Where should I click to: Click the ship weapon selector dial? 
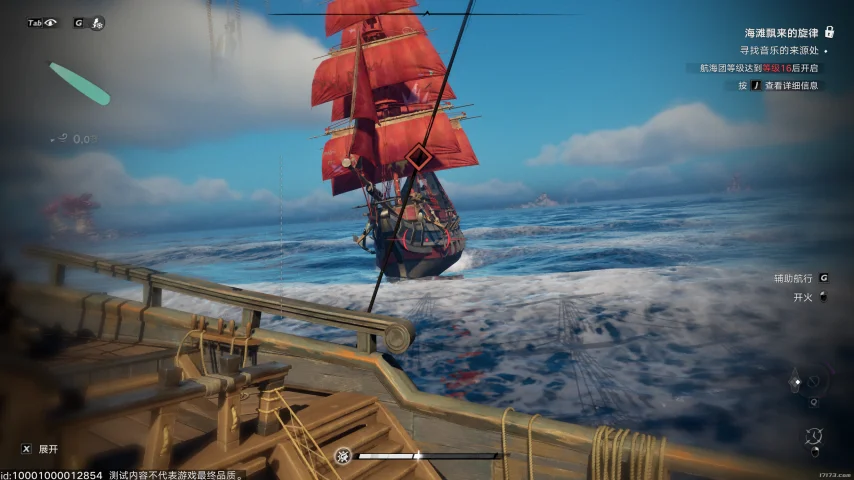(813, 381)
